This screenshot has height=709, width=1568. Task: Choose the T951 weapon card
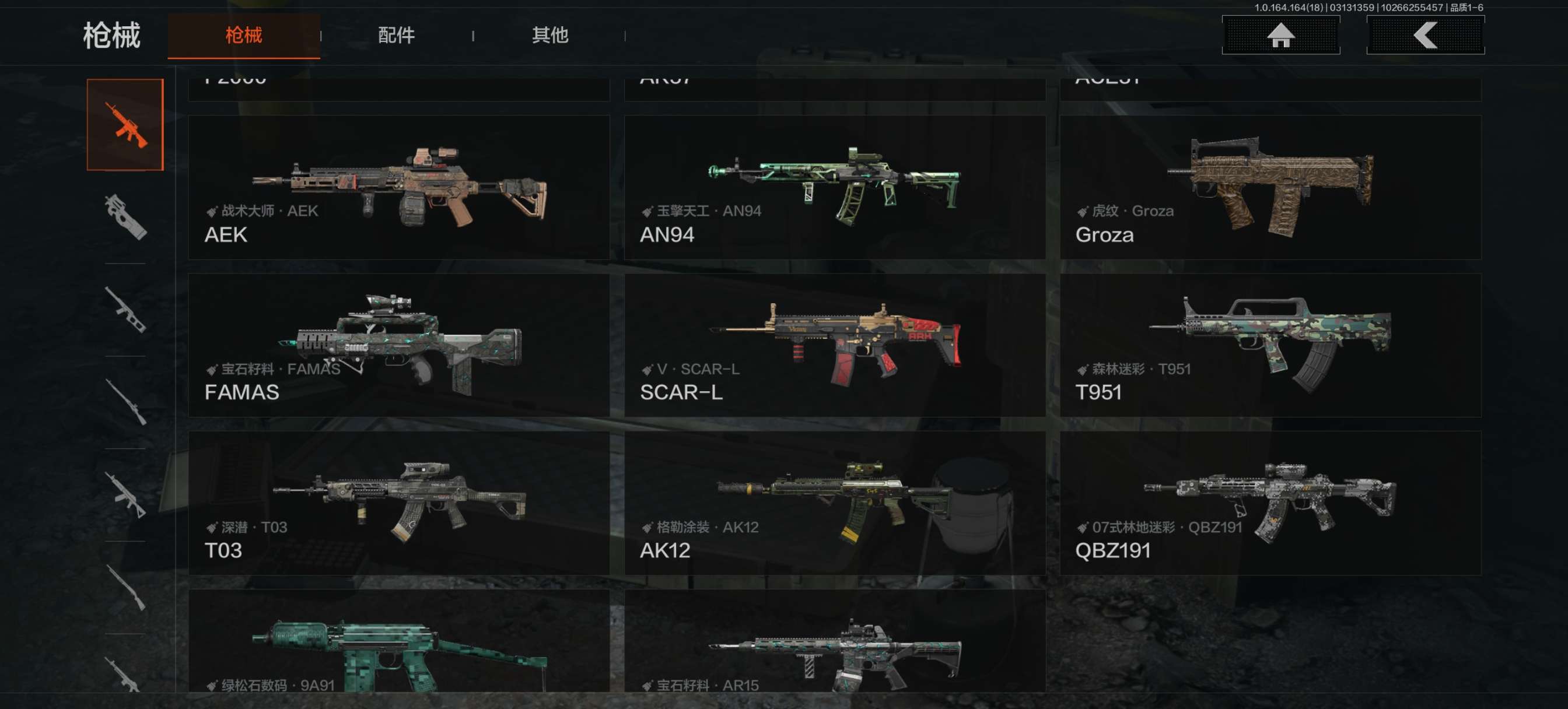click(x=1270, y=345)
